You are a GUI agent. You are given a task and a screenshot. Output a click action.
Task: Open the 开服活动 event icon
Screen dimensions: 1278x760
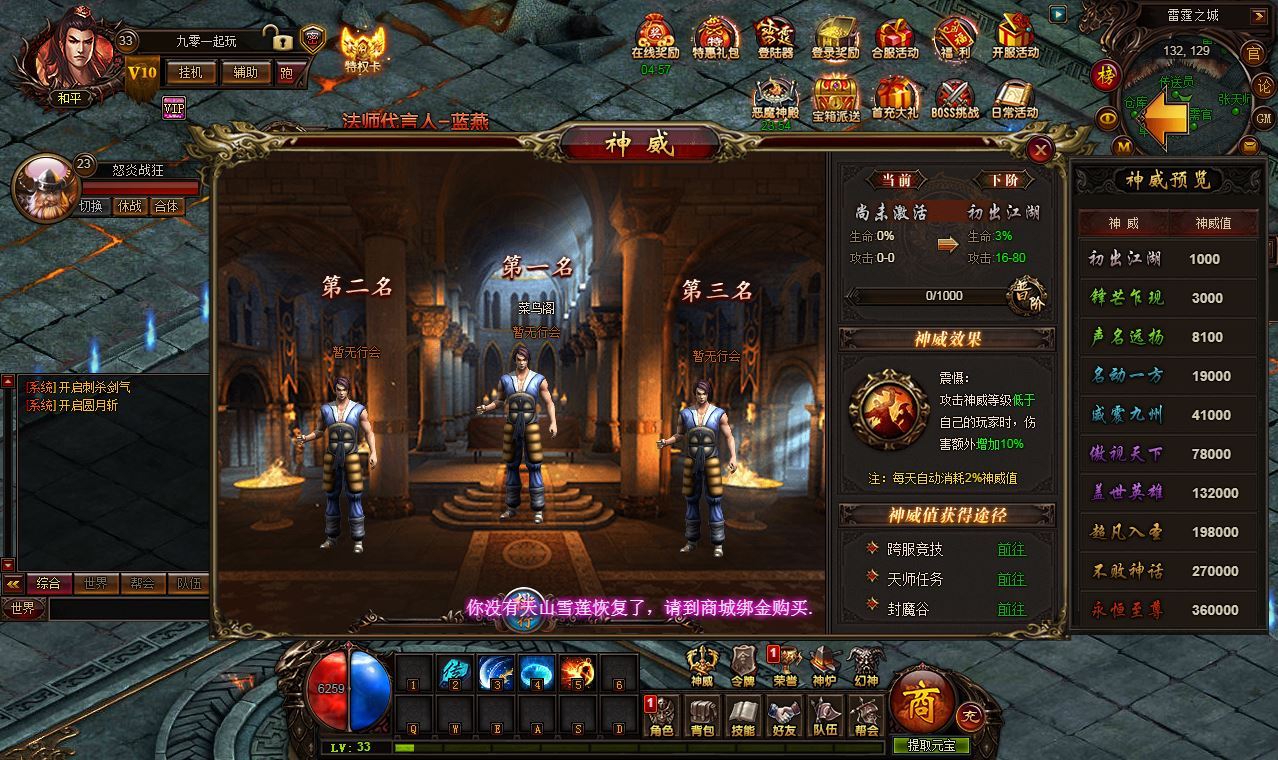(x=1015, y=40)
